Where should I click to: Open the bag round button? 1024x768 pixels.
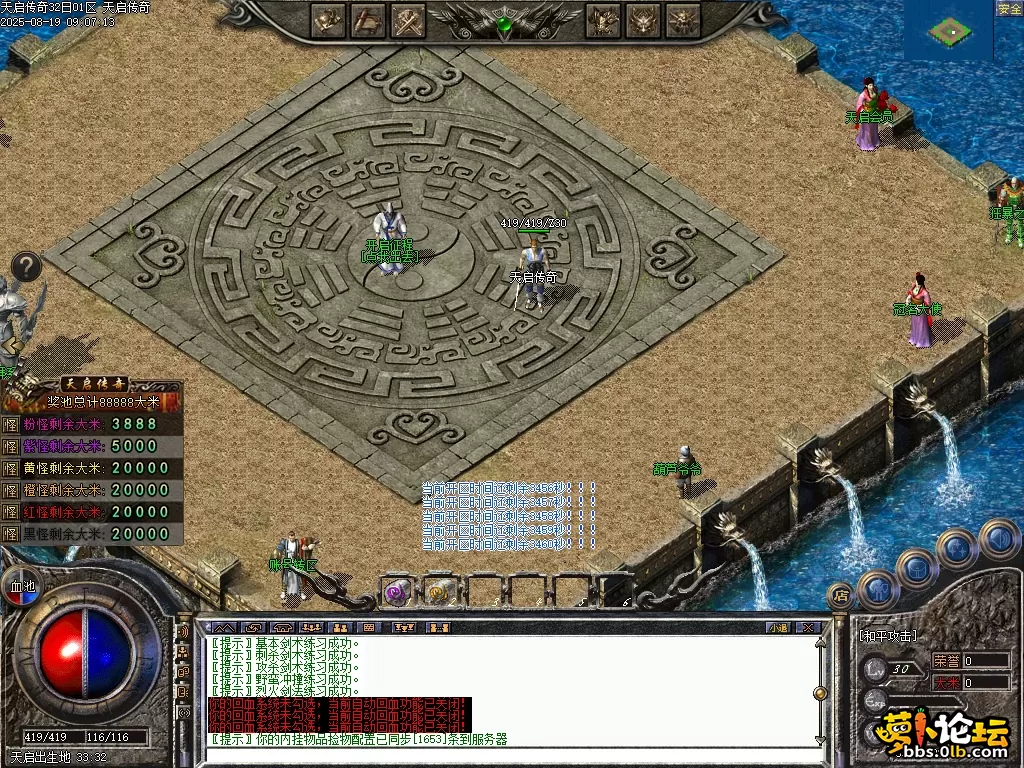click(x=917, y=567)
